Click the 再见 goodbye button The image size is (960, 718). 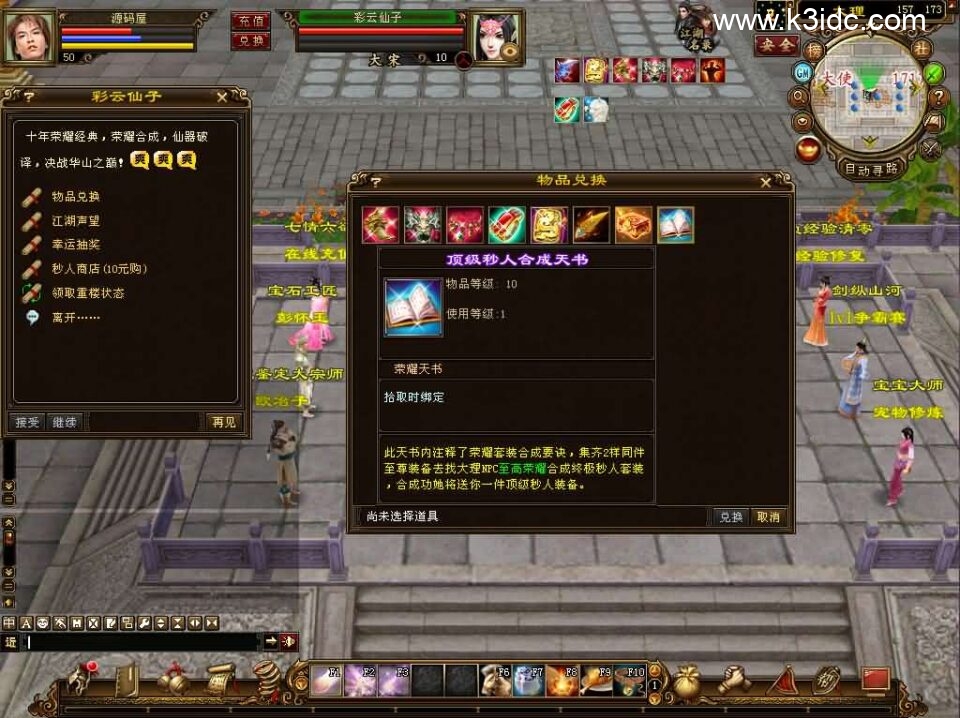point(223,422)
